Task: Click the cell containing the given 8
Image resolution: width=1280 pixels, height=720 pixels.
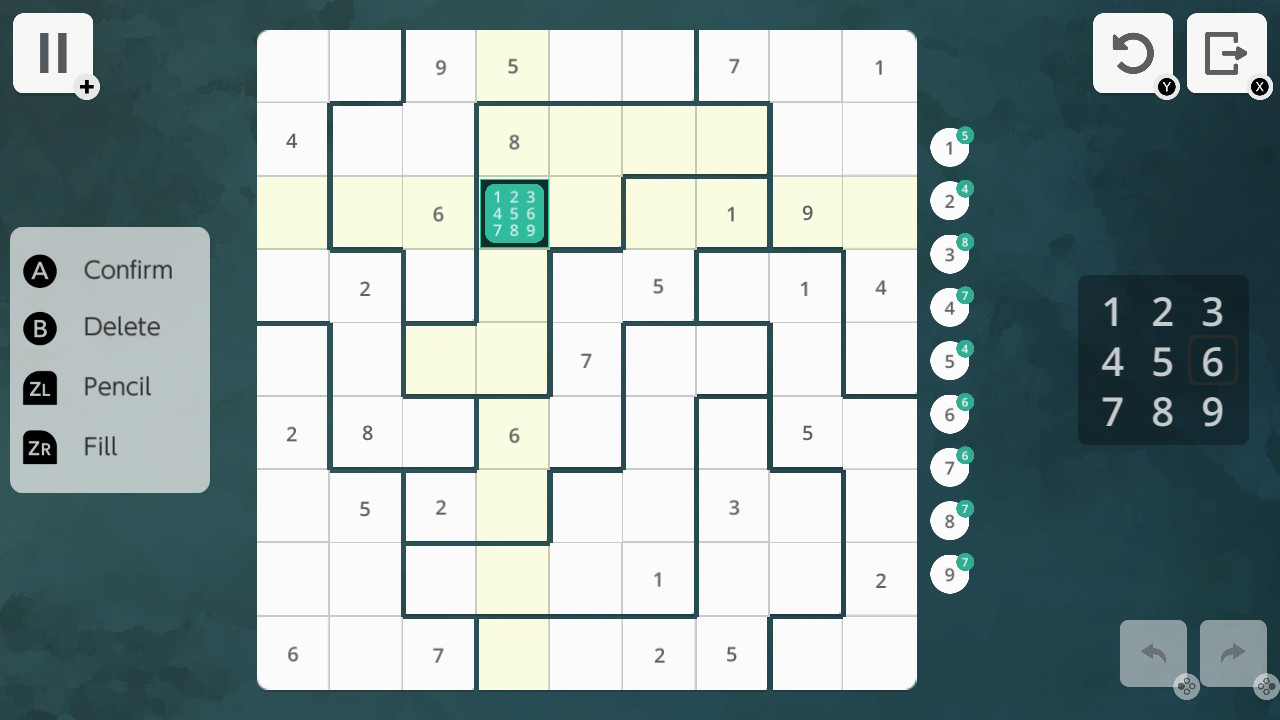Action: pyautogui.click(x=513, y=140)
